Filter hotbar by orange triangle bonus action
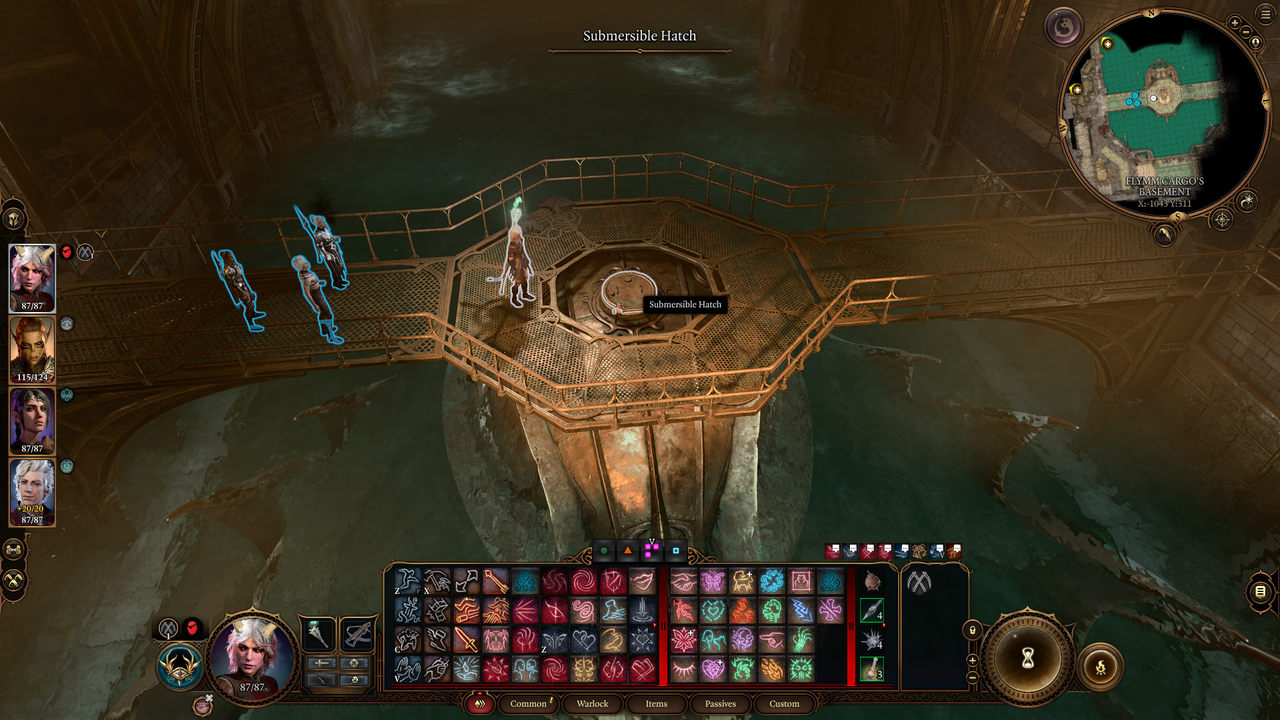The width and height of the screenshot is (1280, 720). click(628, 551)
